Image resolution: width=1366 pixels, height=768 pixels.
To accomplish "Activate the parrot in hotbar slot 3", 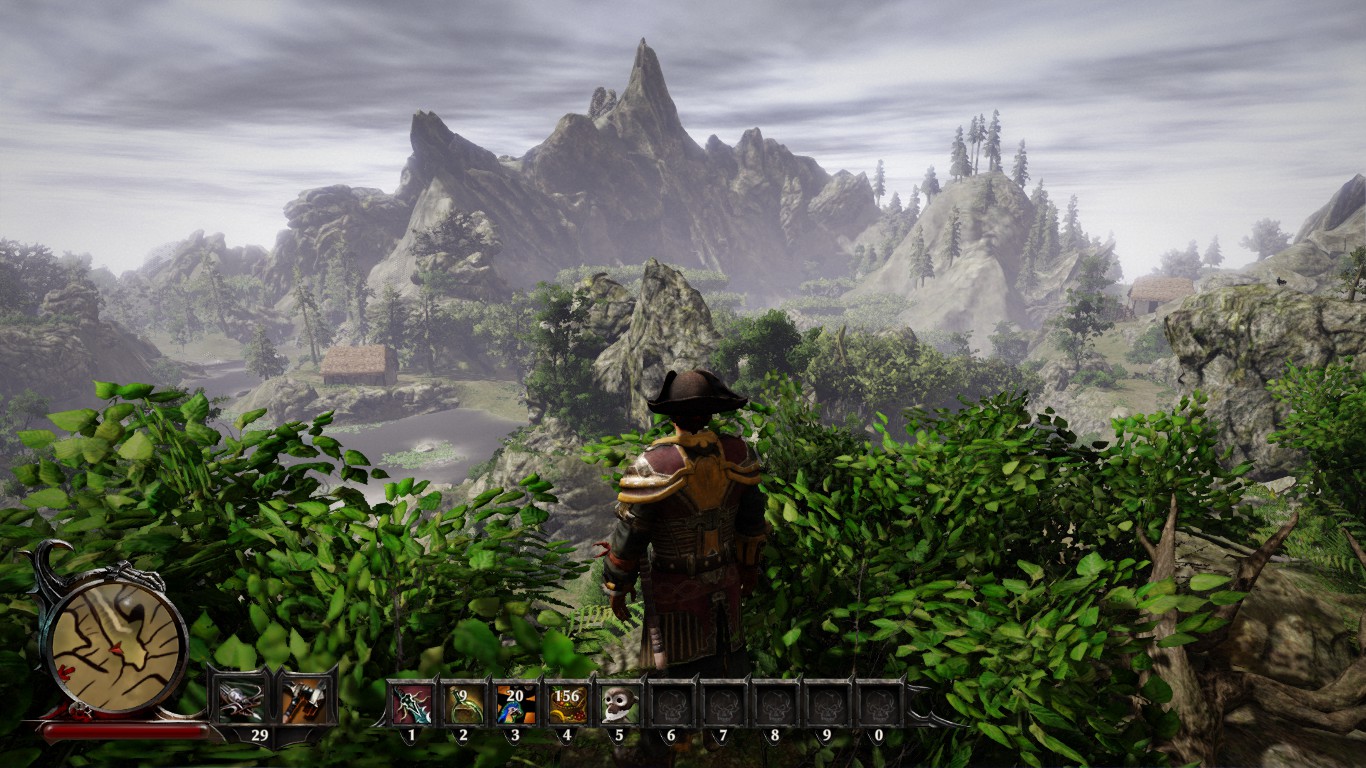I will [x=516, y=704].
